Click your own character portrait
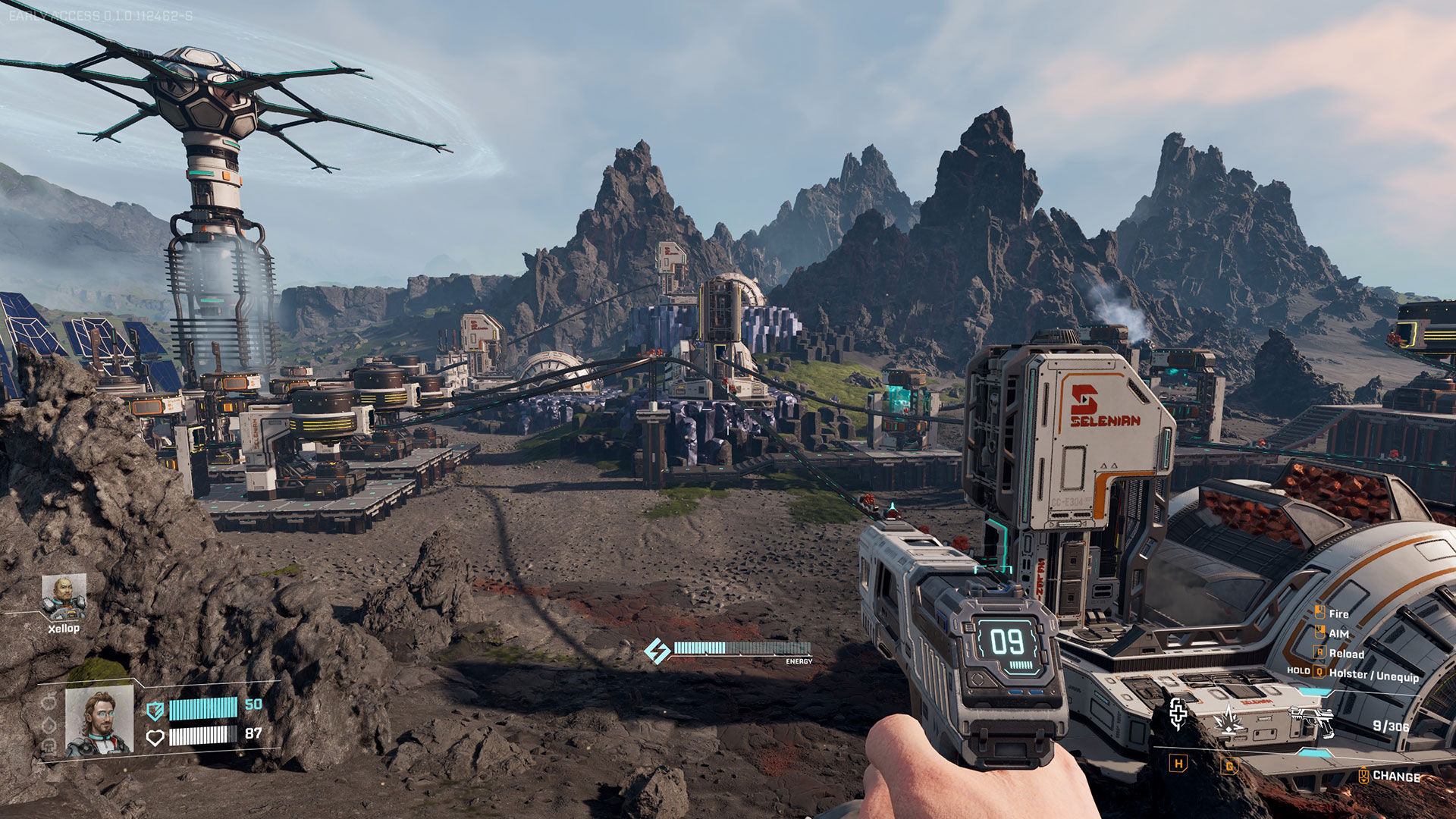1456x819 pixels. pyautogui.click(x=99, y=723)
